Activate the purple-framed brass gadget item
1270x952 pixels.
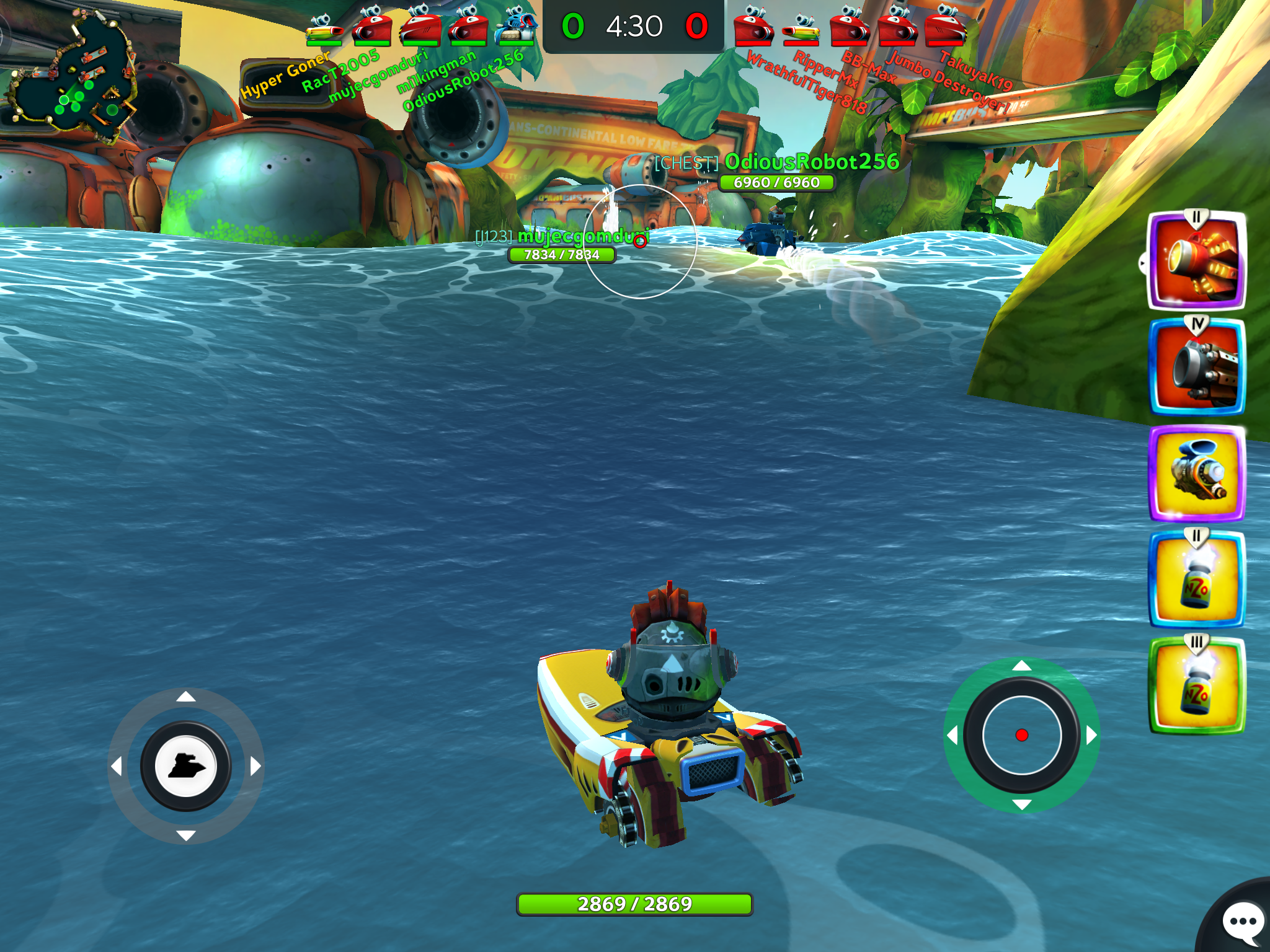pyautogui.click(x=1196, y=474)
